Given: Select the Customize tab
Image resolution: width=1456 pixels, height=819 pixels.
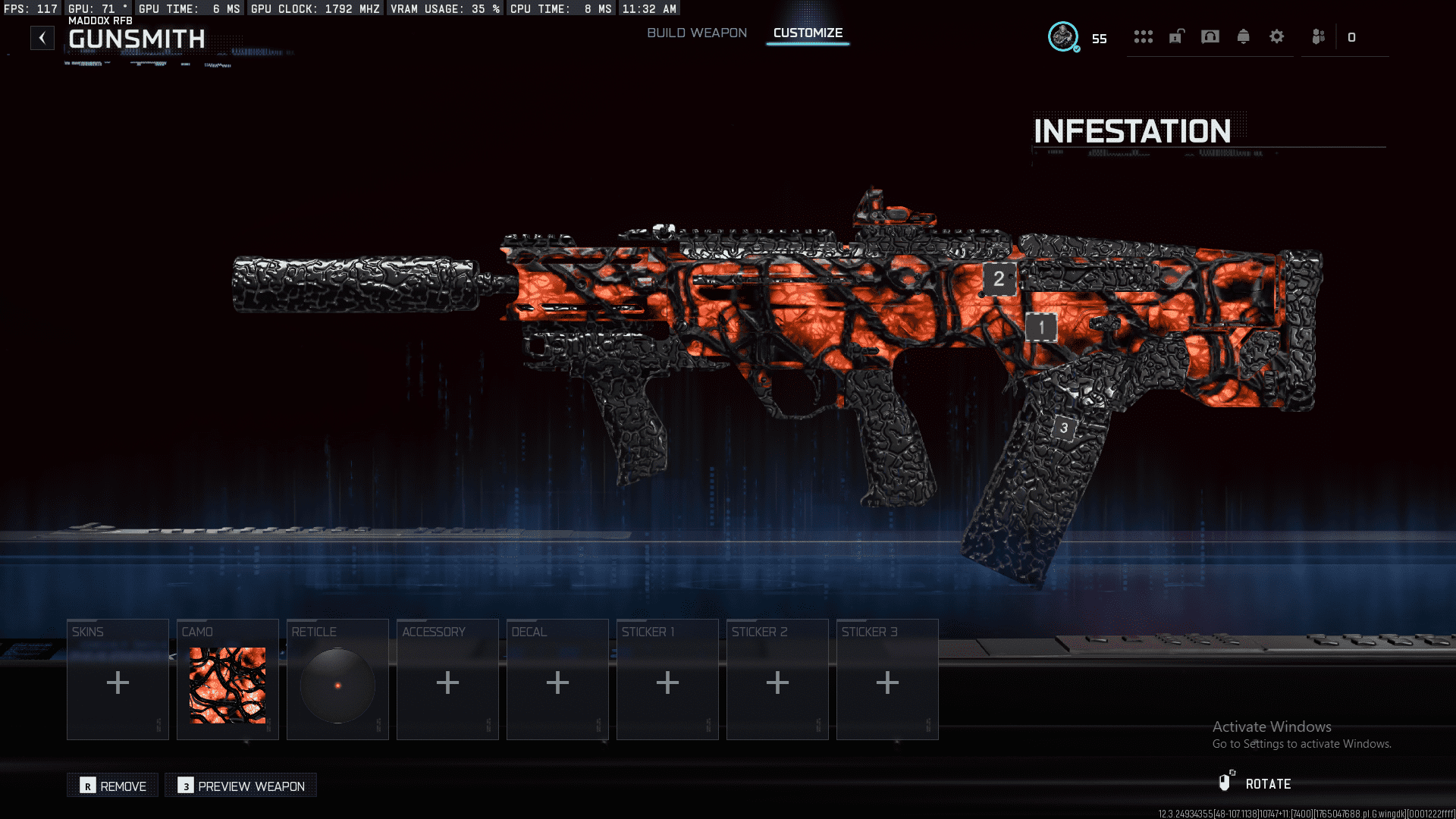Looking at the screenshot, I should coord(808,33).
